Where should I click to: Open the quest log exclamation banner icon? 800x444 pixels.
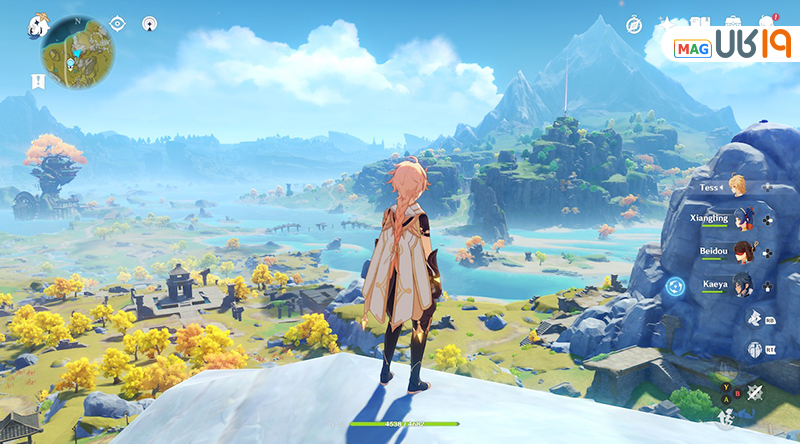39,80
